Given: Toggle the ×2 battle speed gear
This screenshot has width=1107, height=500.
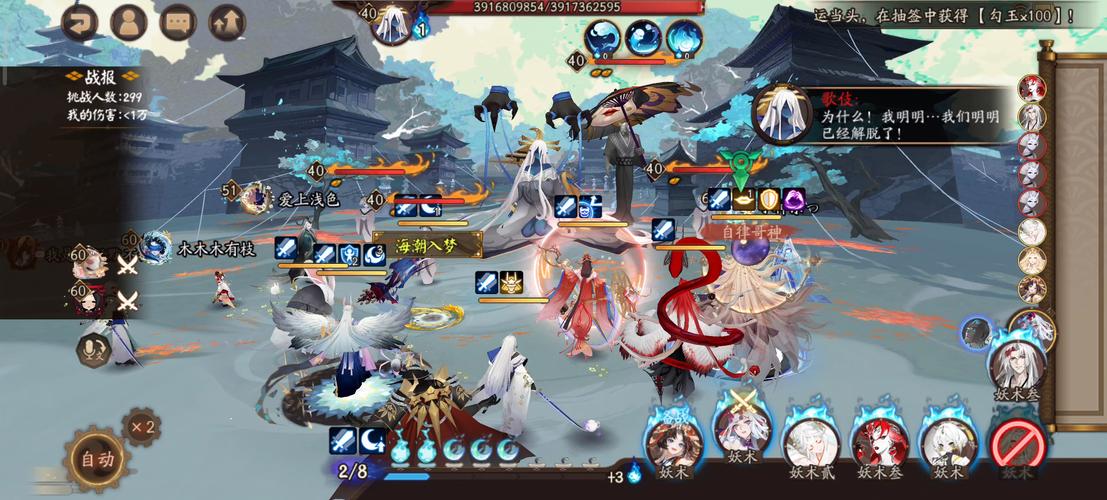Looking at the screenshot, I should point(141,427).
